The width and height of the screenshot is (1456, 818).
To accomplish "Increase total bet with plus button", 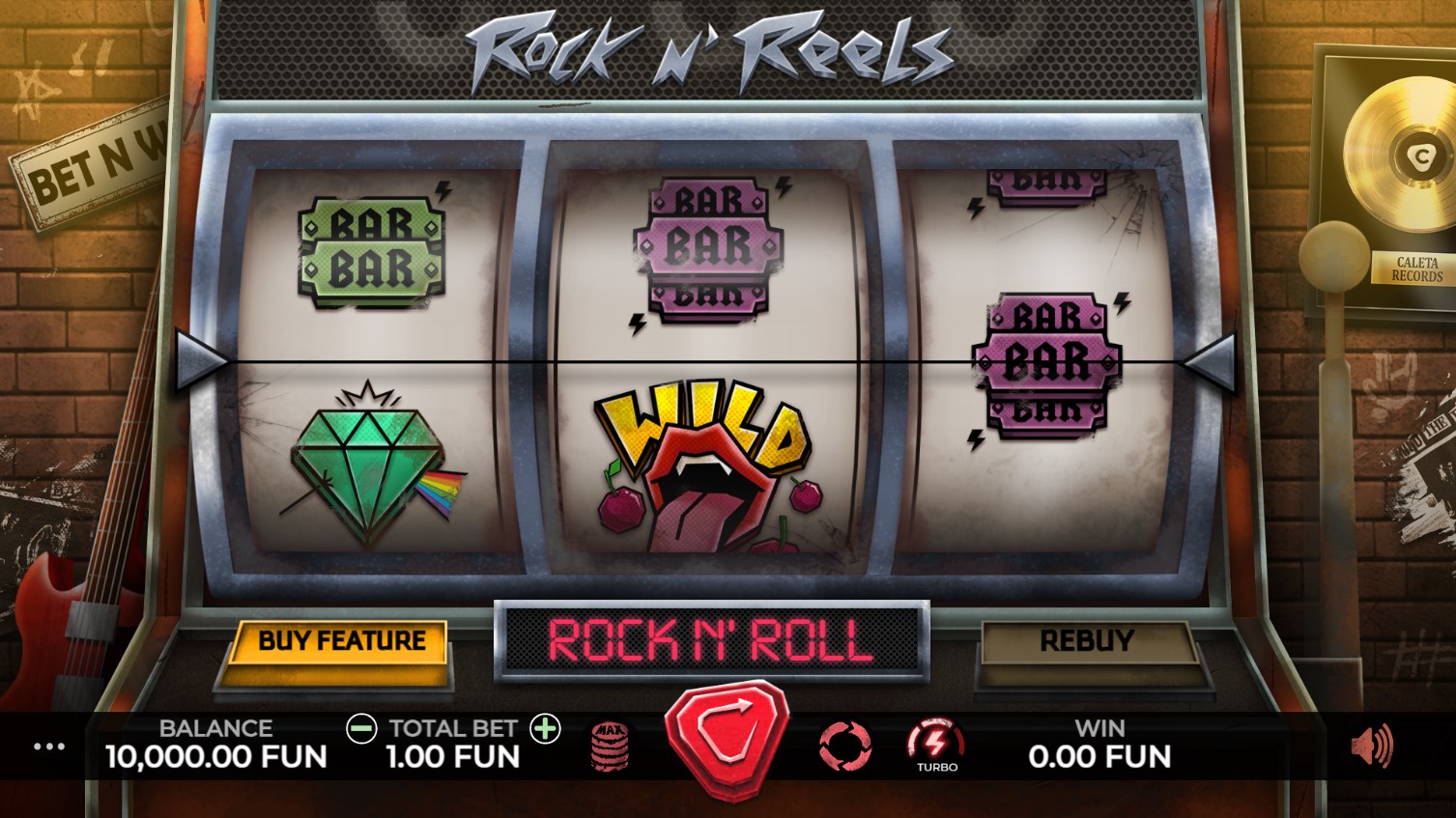I will (x=546, y=729).
